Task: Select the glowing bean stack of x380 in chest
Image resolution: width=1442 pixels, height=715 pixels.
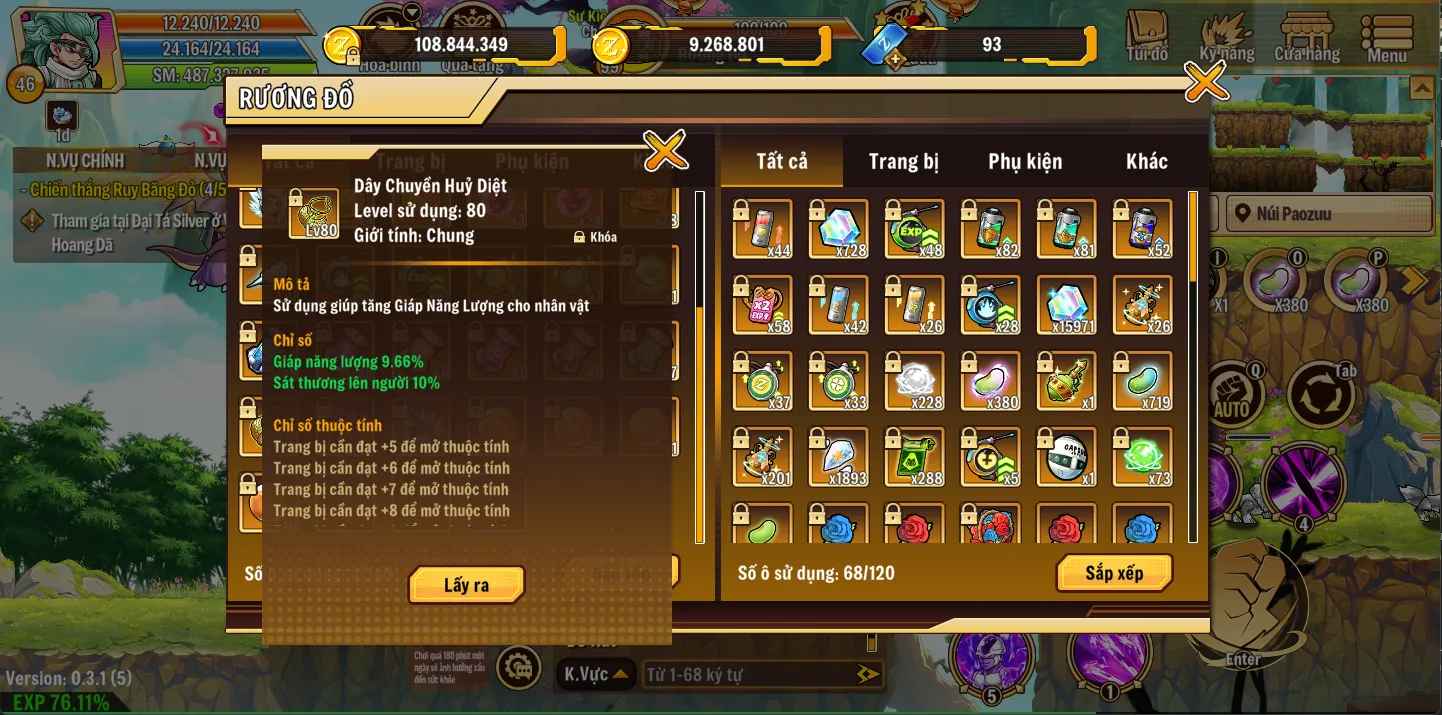Action: (990, 381)
